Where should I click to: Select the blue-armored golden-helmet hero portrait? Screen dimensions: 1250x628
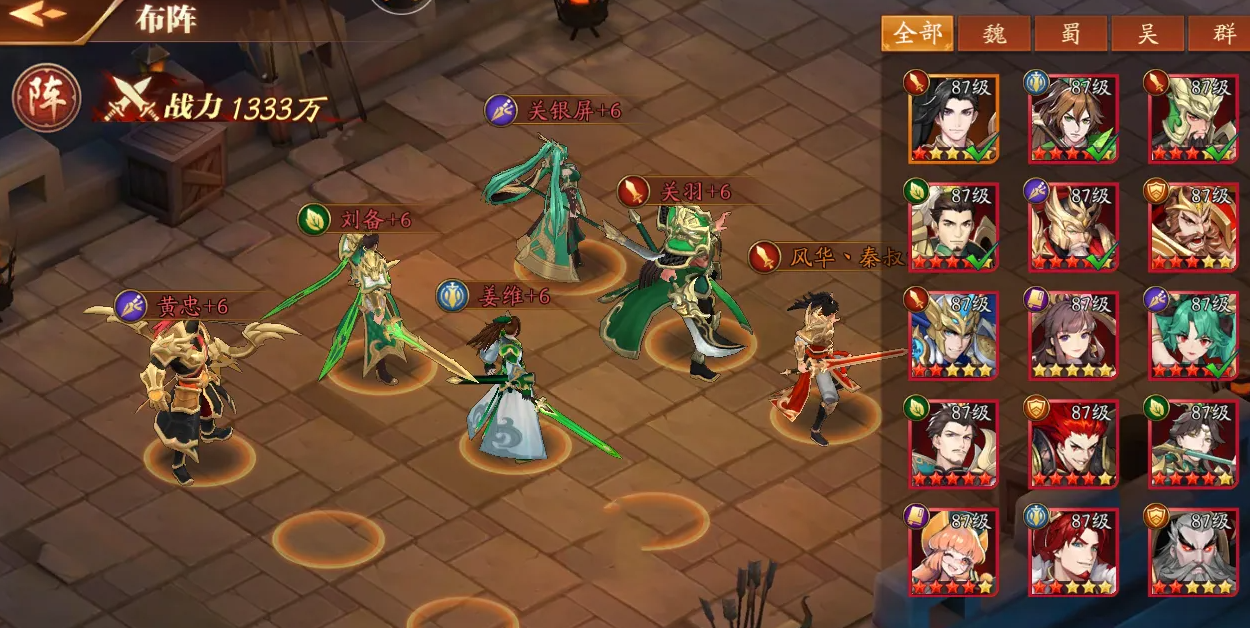tap(952, 335)
